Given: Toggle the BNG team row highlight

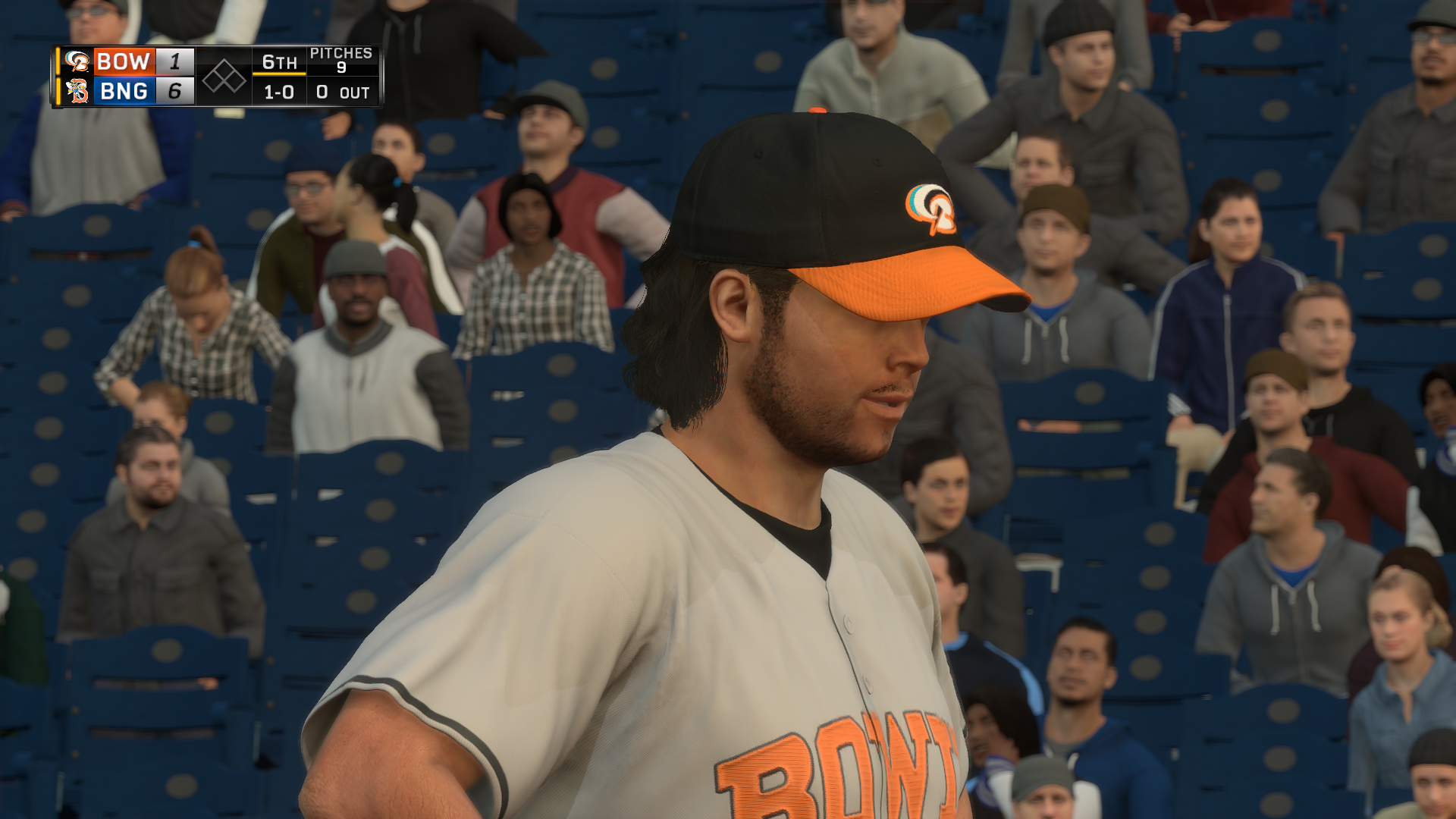Looking at the screenshot, I should 124,92.
